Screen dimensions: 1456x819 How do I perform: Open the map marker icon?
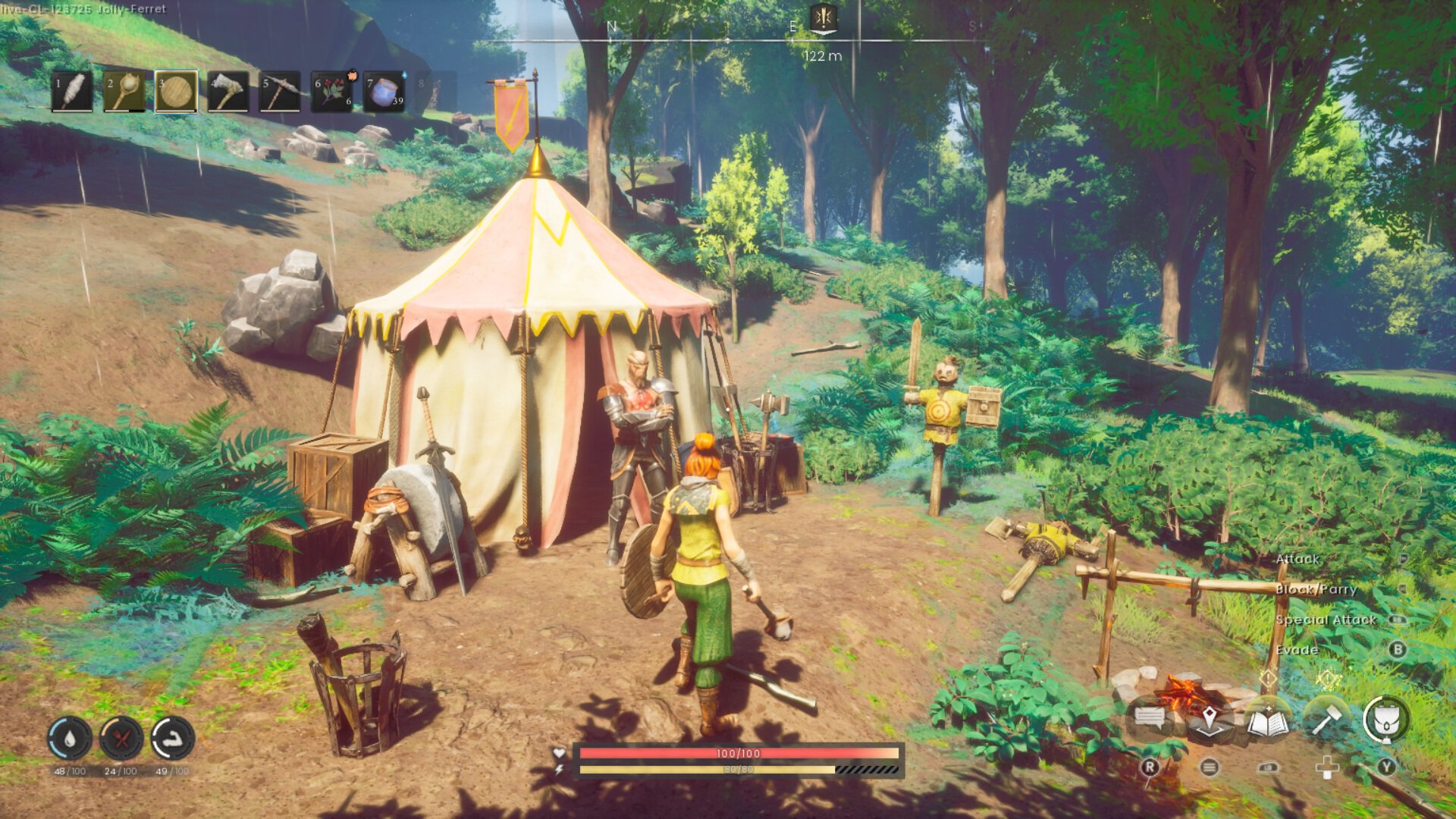pyautogui.click(x=1209, y=718)
